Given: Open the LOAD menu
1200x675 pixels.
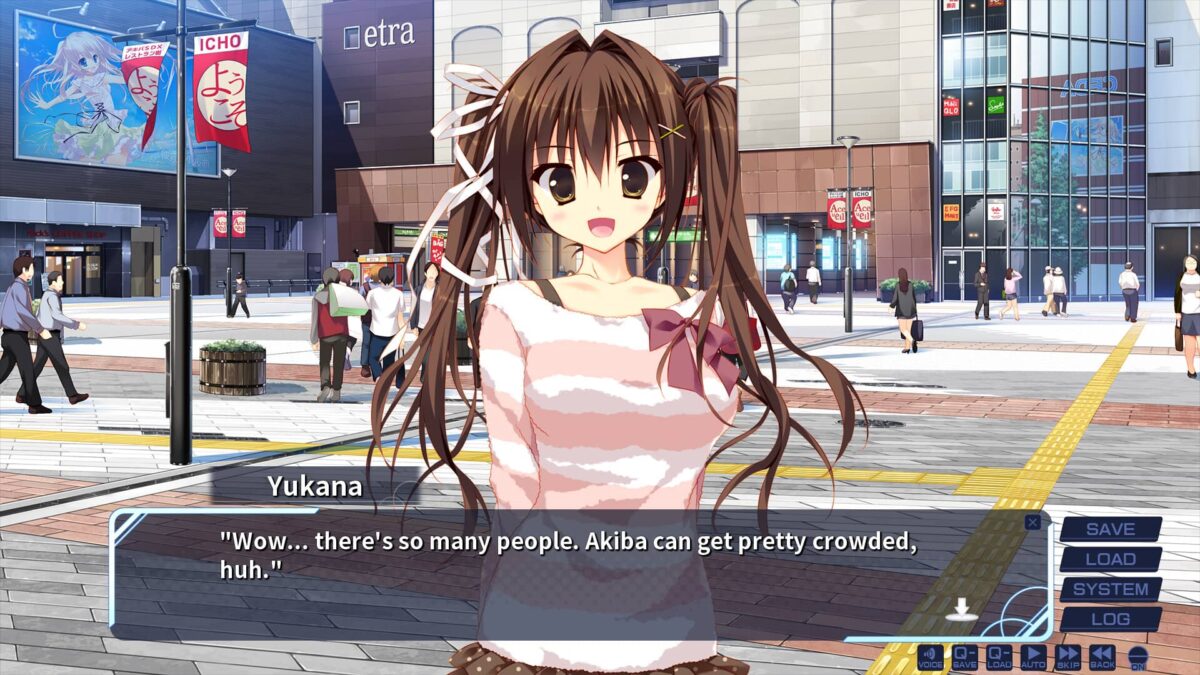Looking at the screenshot, I should pos(1110,559).
